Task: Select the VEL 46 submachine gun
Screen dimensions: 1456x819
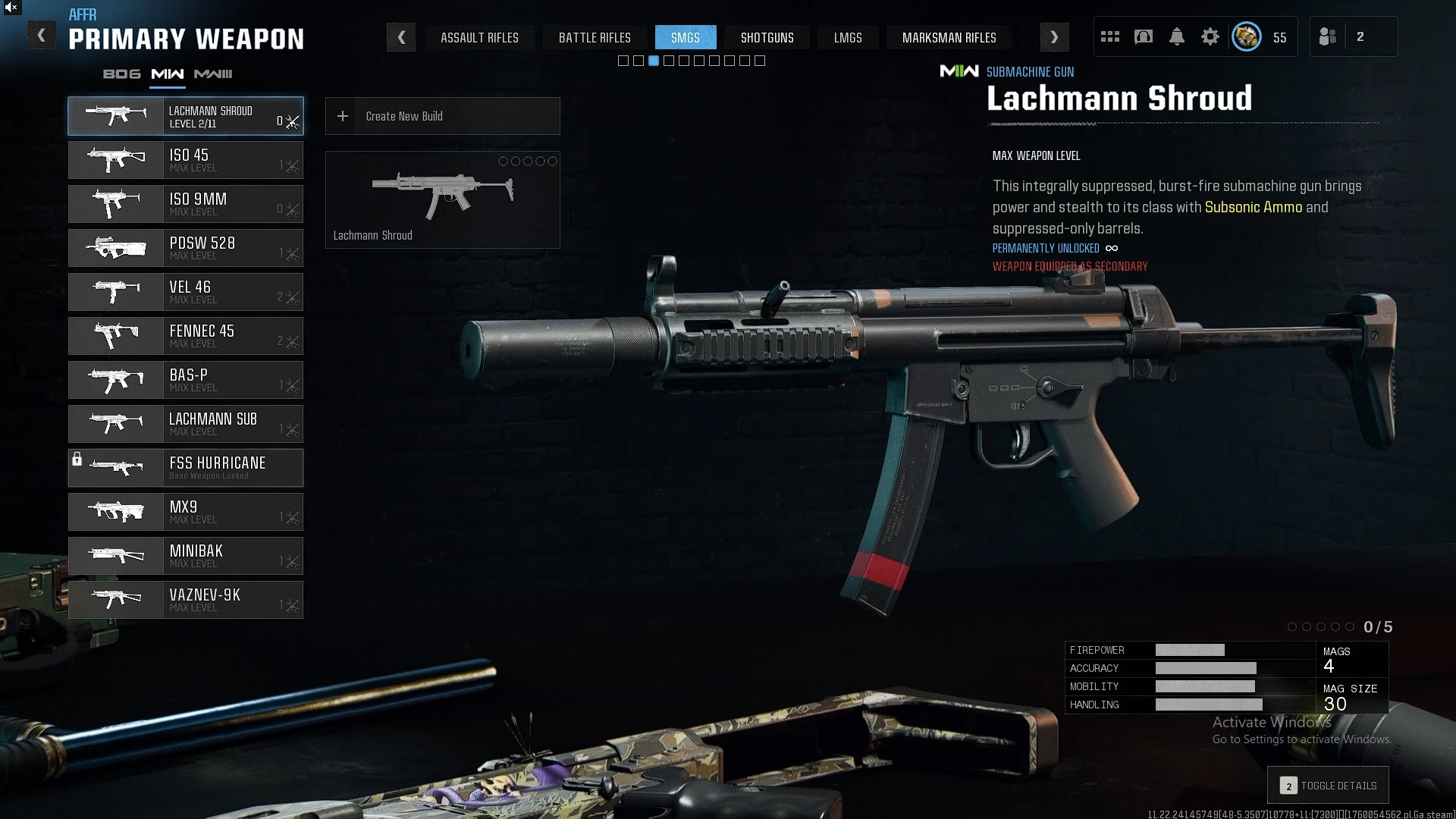Action: pyautogui.click(x=186, y=292)
